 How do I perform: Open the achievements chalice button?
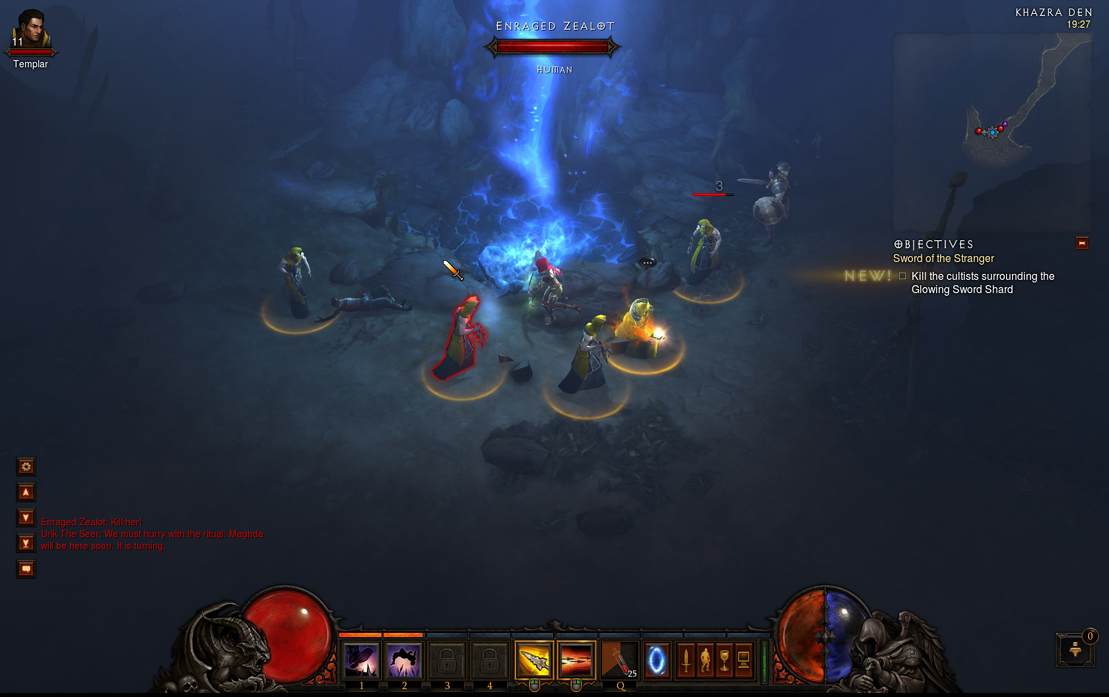click(x=724, y=660)
